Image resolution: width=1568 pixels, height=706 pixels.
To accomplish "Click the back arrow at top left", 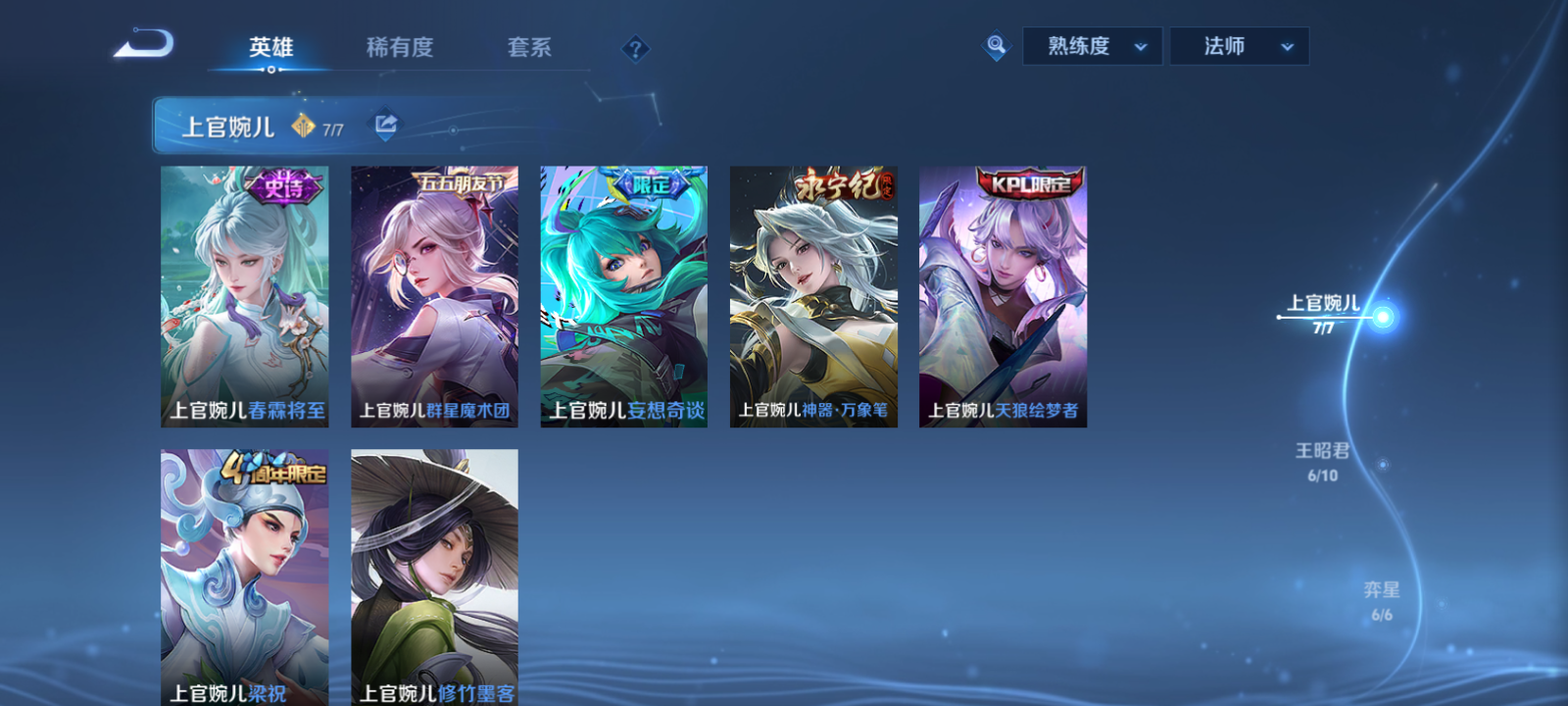I will click(x=142, y=44).
